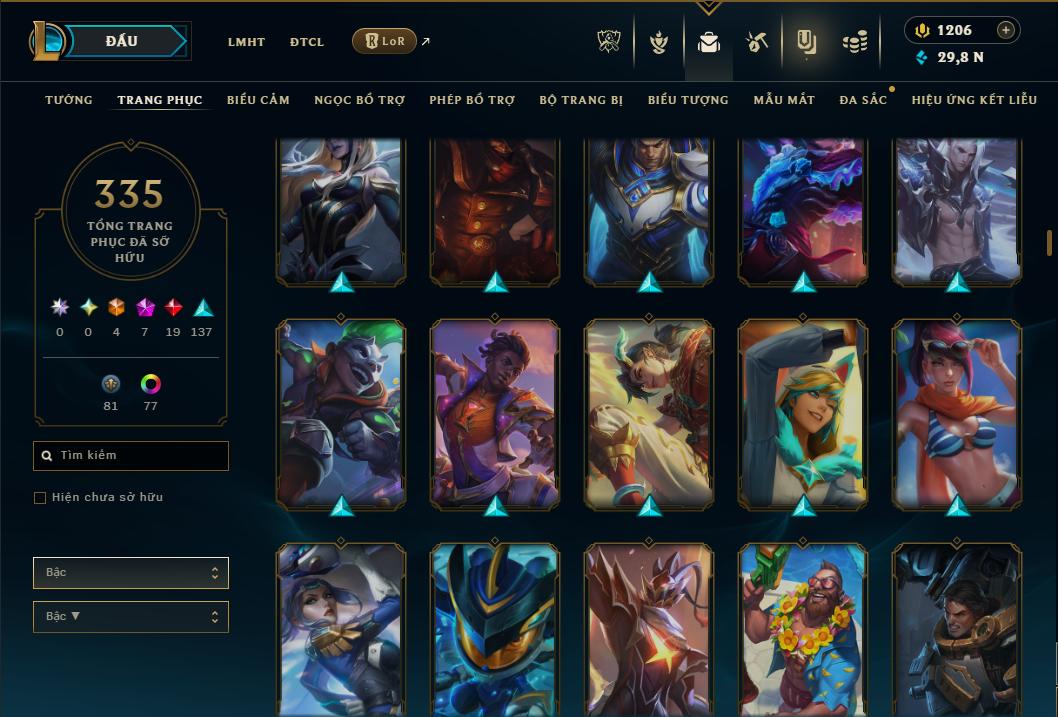
Task: Click the Tìm kiếm search field
Action: tap(131, 456)
